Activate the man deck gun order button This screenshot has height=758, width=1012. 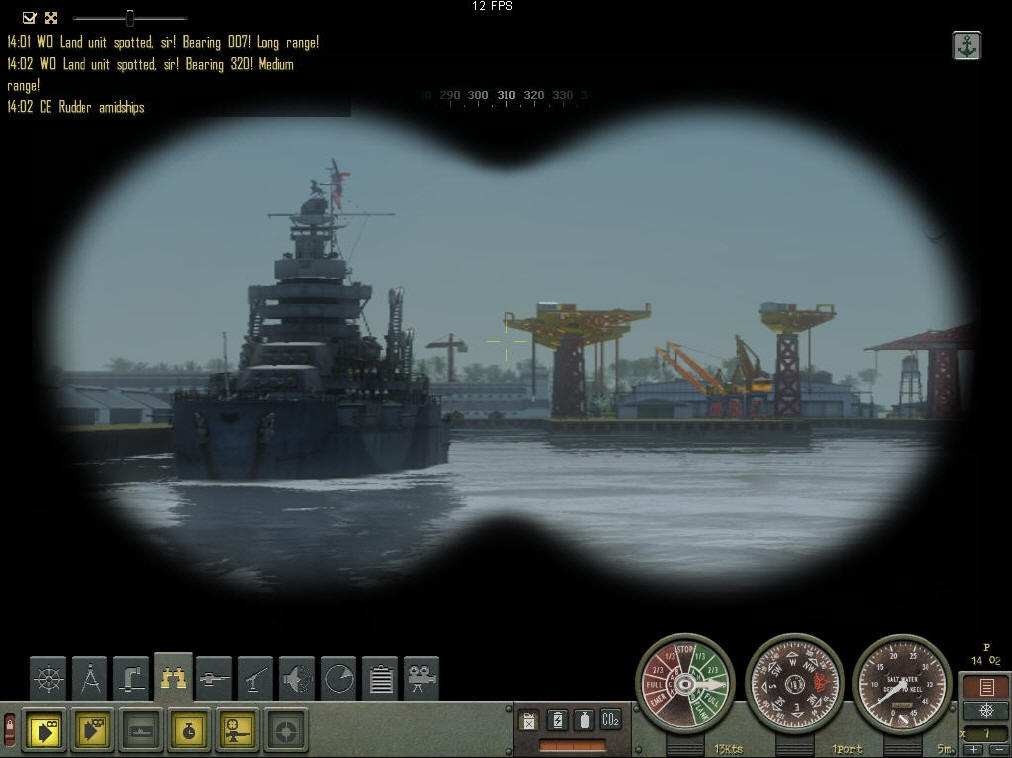point(237,730)
